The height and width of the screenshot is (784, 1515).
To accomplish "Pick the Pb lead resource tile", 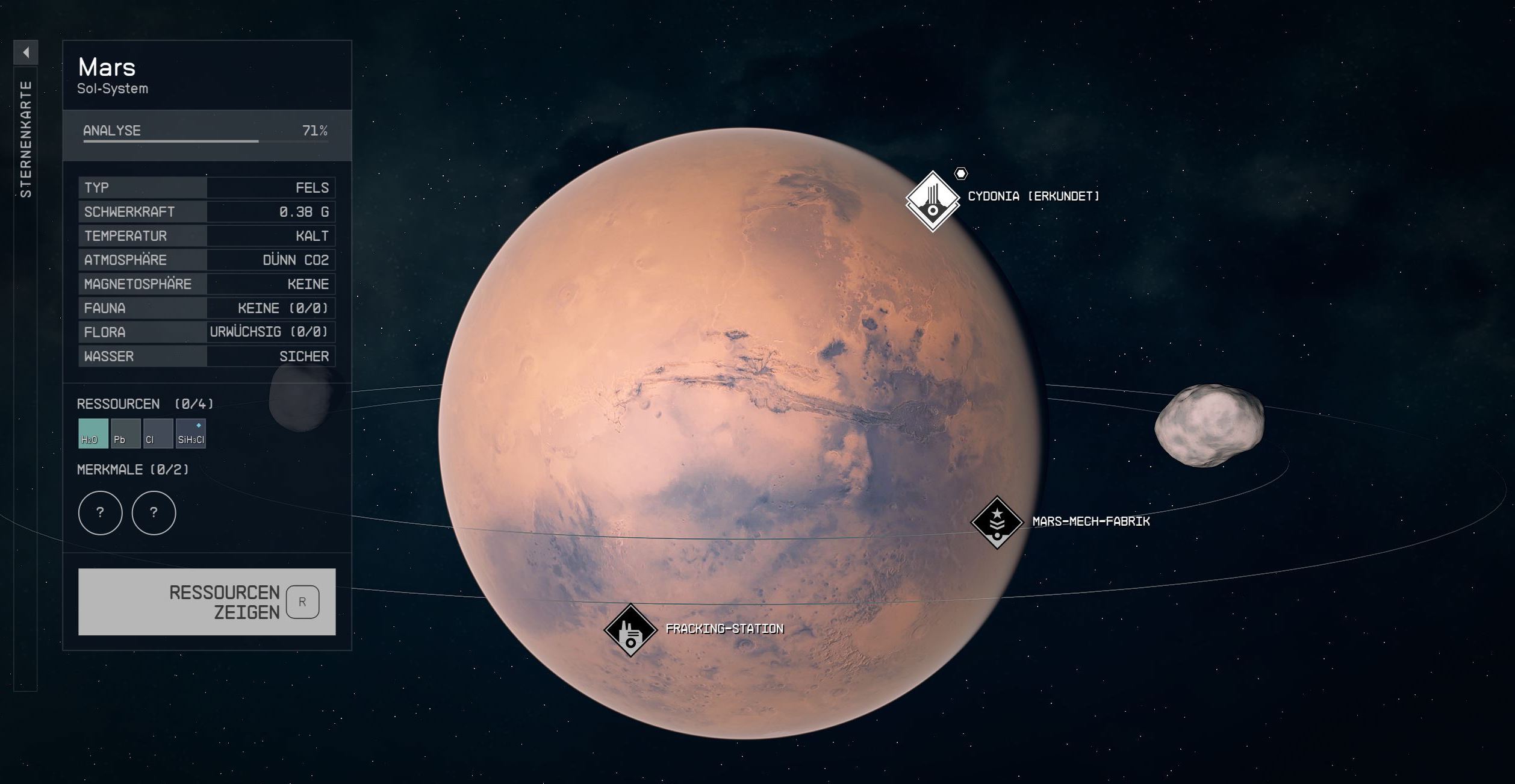I will (125, 434).
